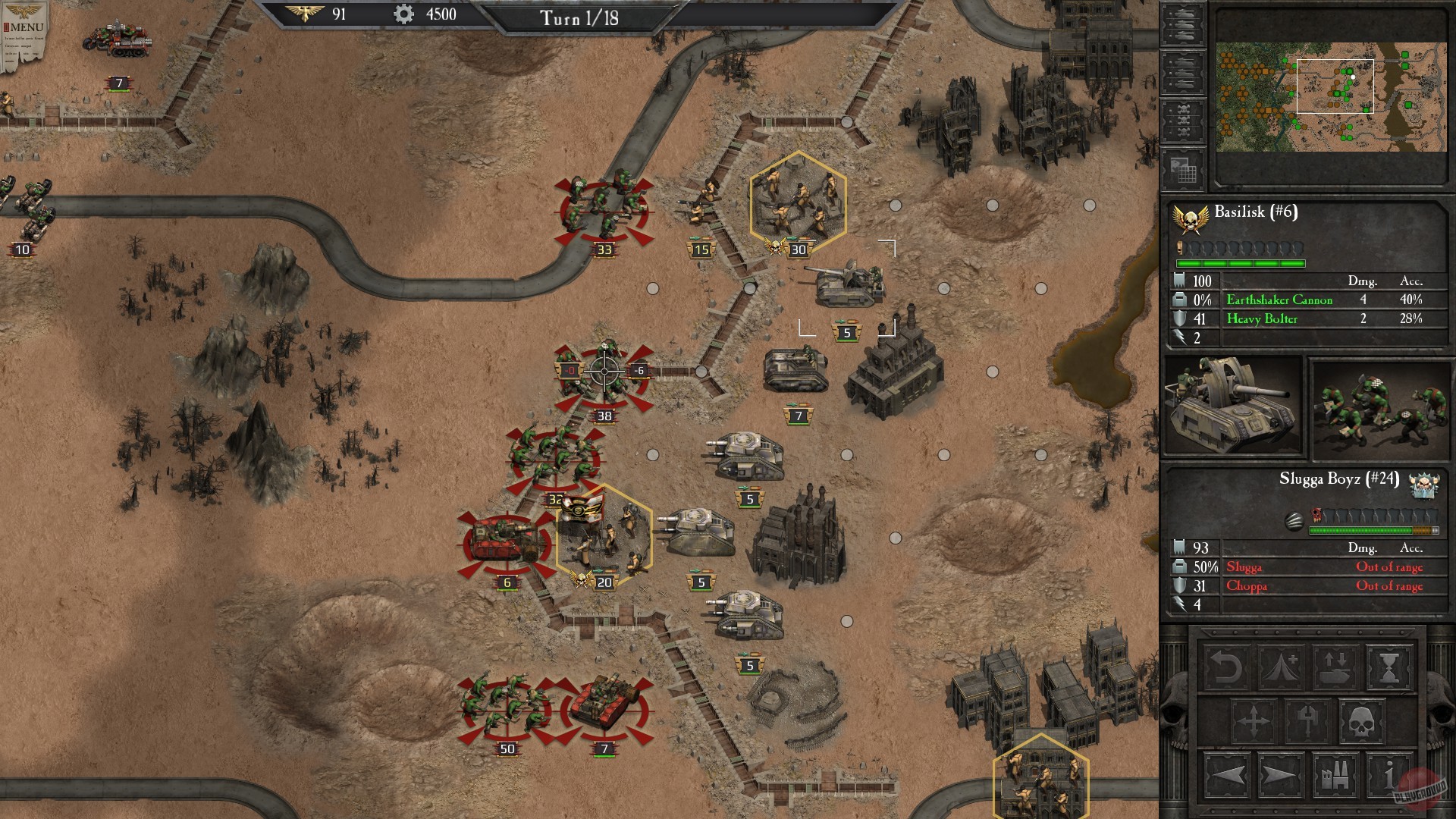The height and width of the screenshot is (819, 1456).
Task: Select the attack axe icon
Action: [1307, 720]
